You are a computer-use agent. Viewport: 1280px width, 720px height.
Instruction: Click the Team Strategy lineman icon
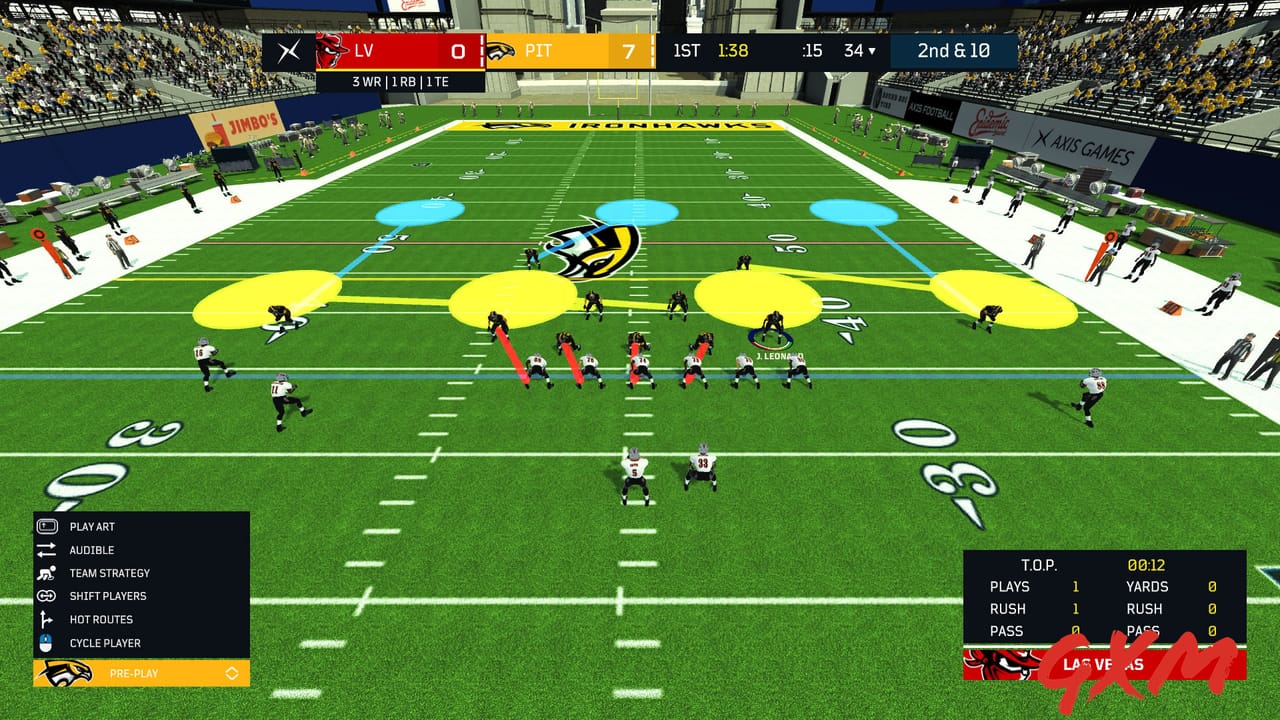(x=44, y=573)
